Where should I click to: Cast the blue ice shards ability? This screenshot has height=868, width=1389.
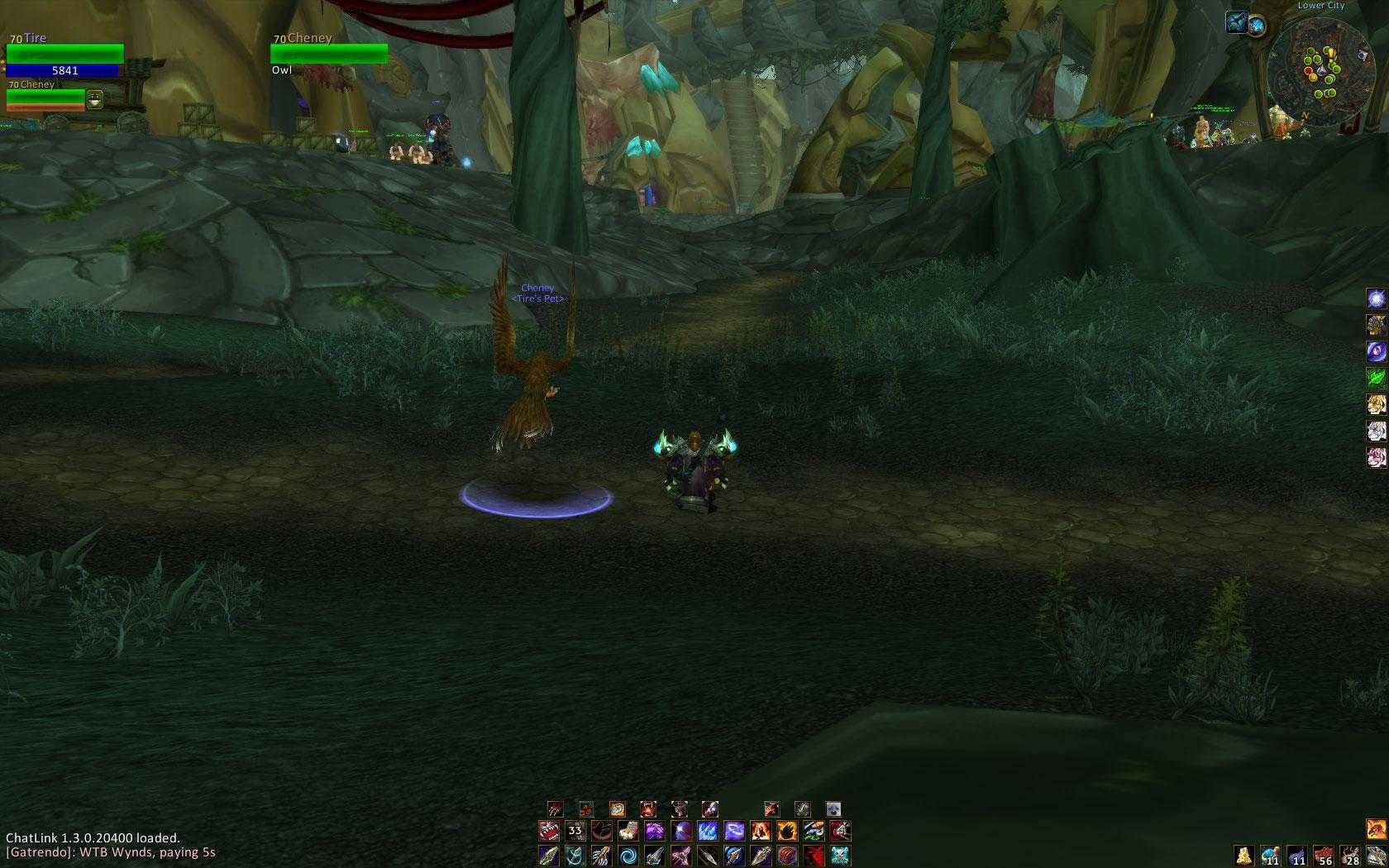click(708, 830)
